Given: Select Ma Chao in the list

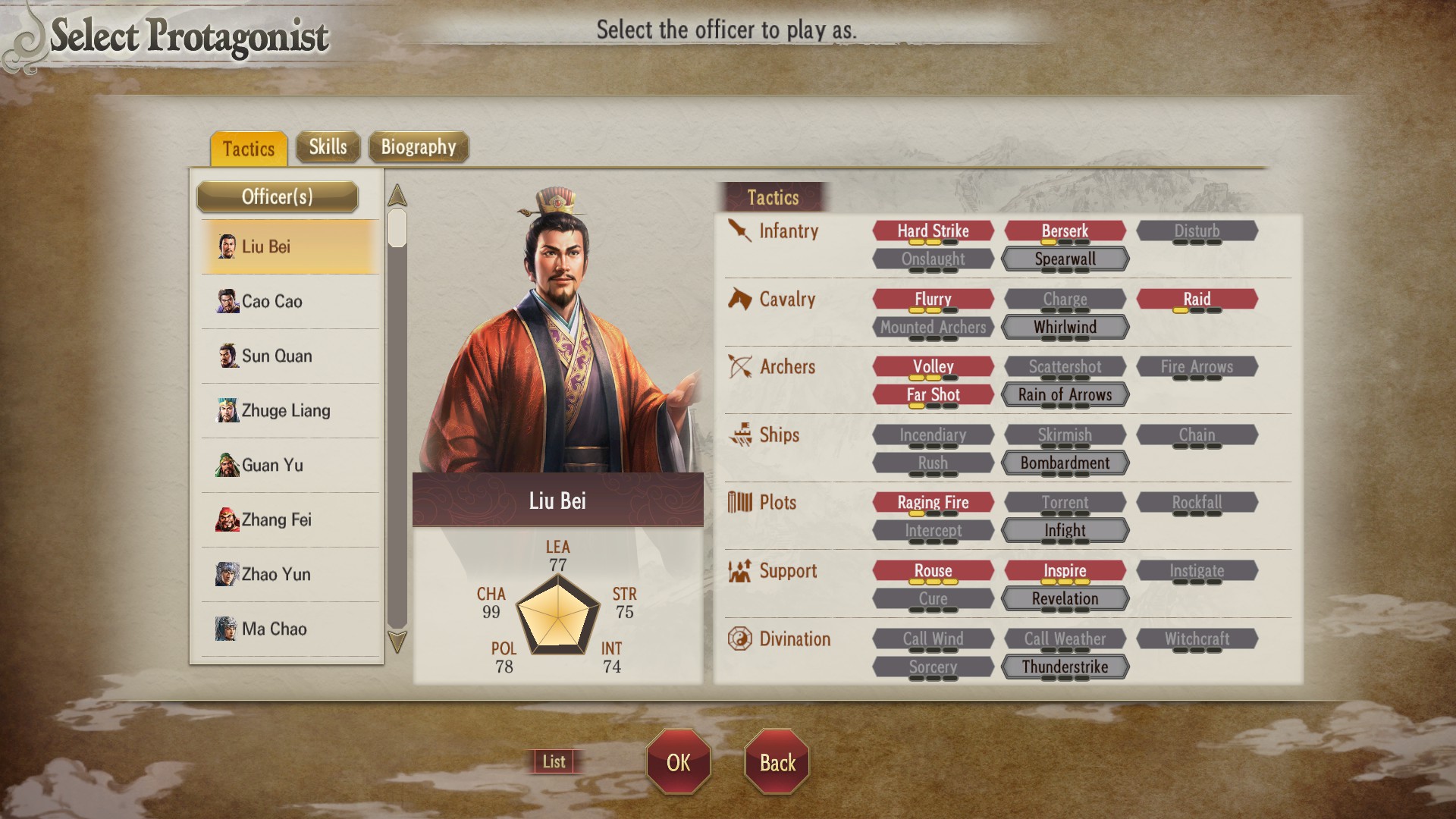Looking at the screenshot, I should tap(290, 629).
